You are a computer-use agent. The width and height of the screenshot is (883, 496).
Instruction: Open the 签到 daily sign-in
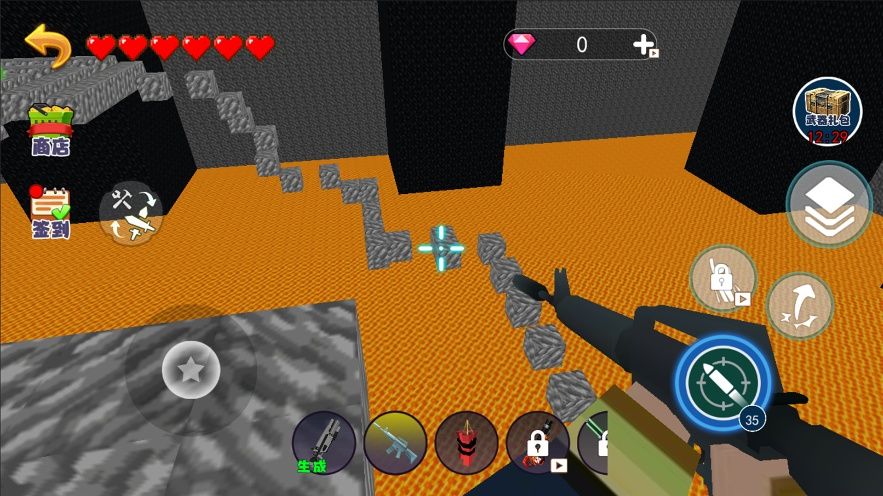click(x=50, y=211)
